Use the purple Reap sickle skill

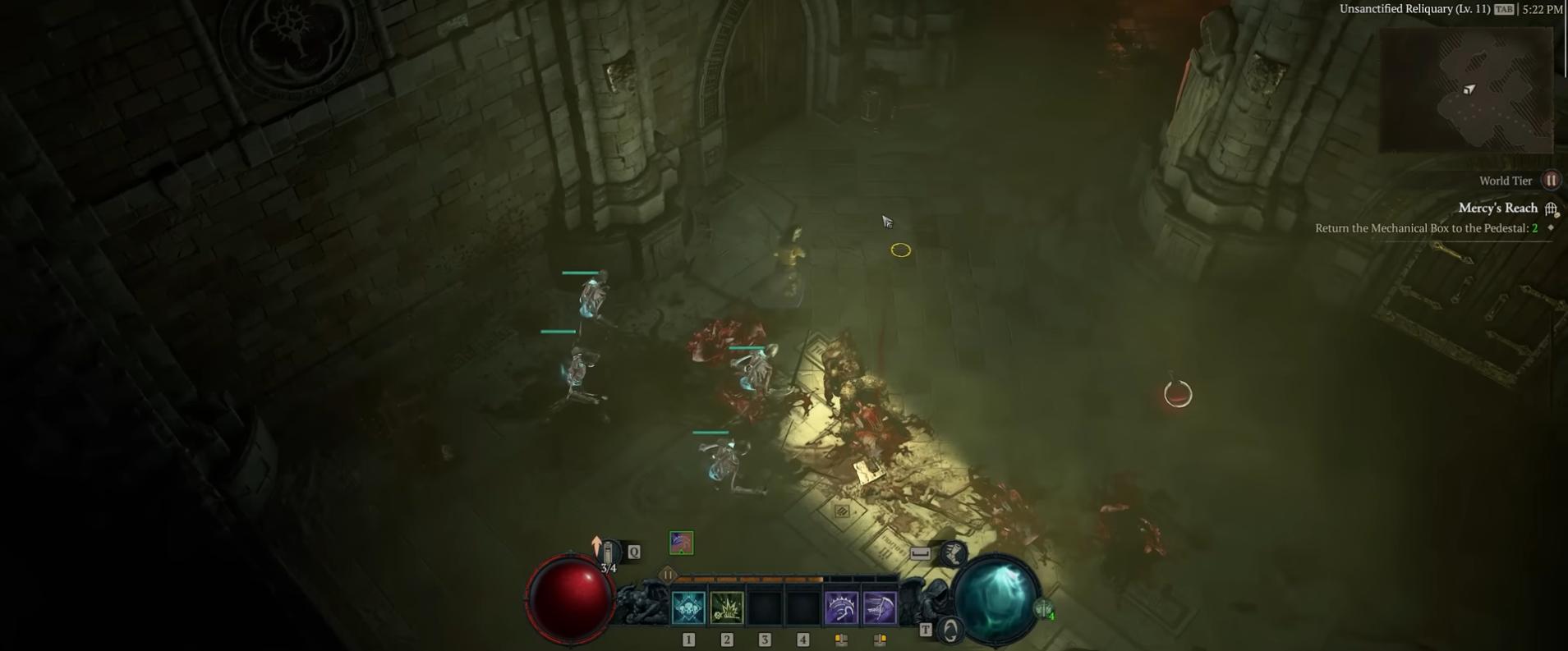tap(841, 608)
